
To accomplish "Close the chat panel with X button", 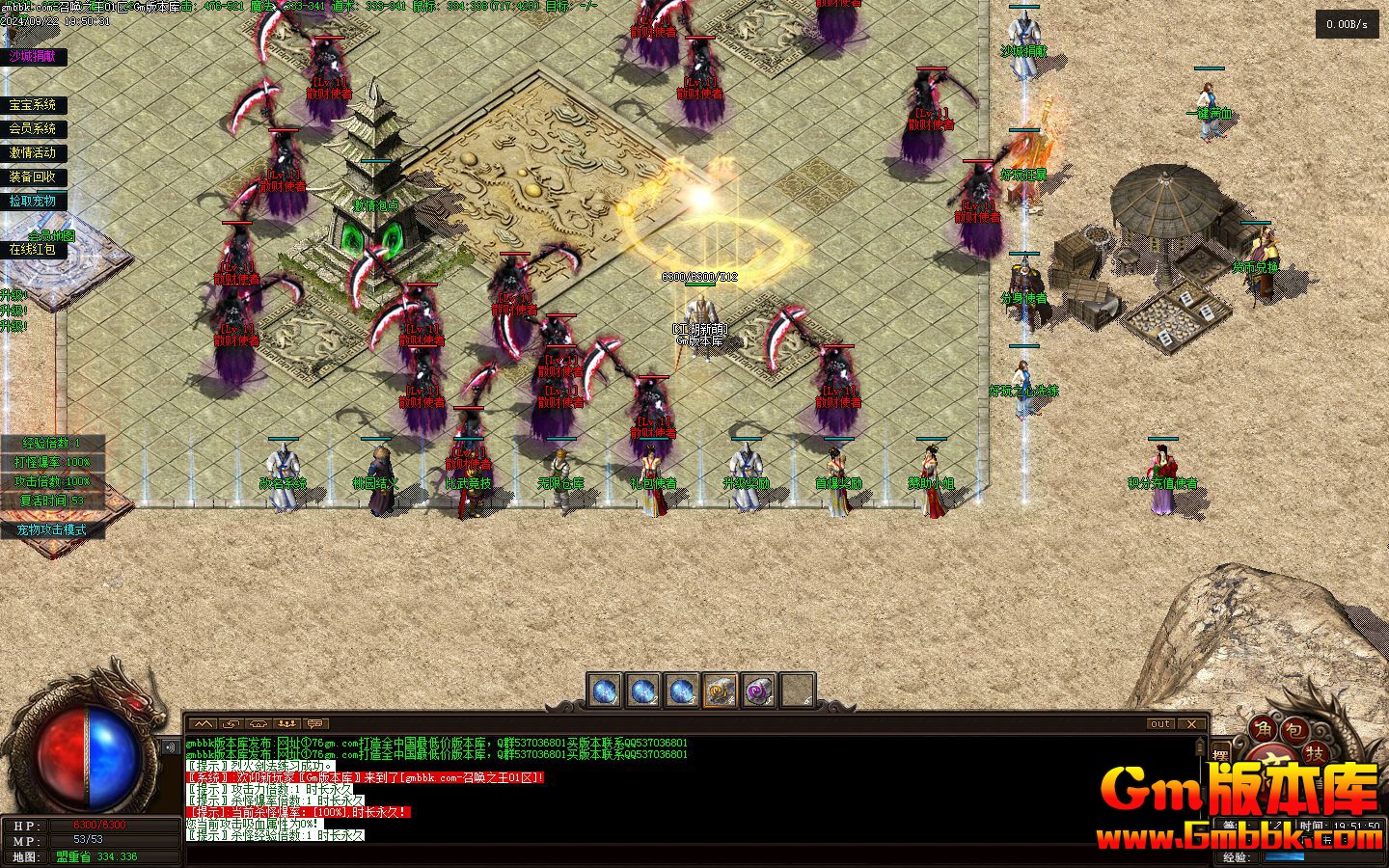I will click(1192, 723).
